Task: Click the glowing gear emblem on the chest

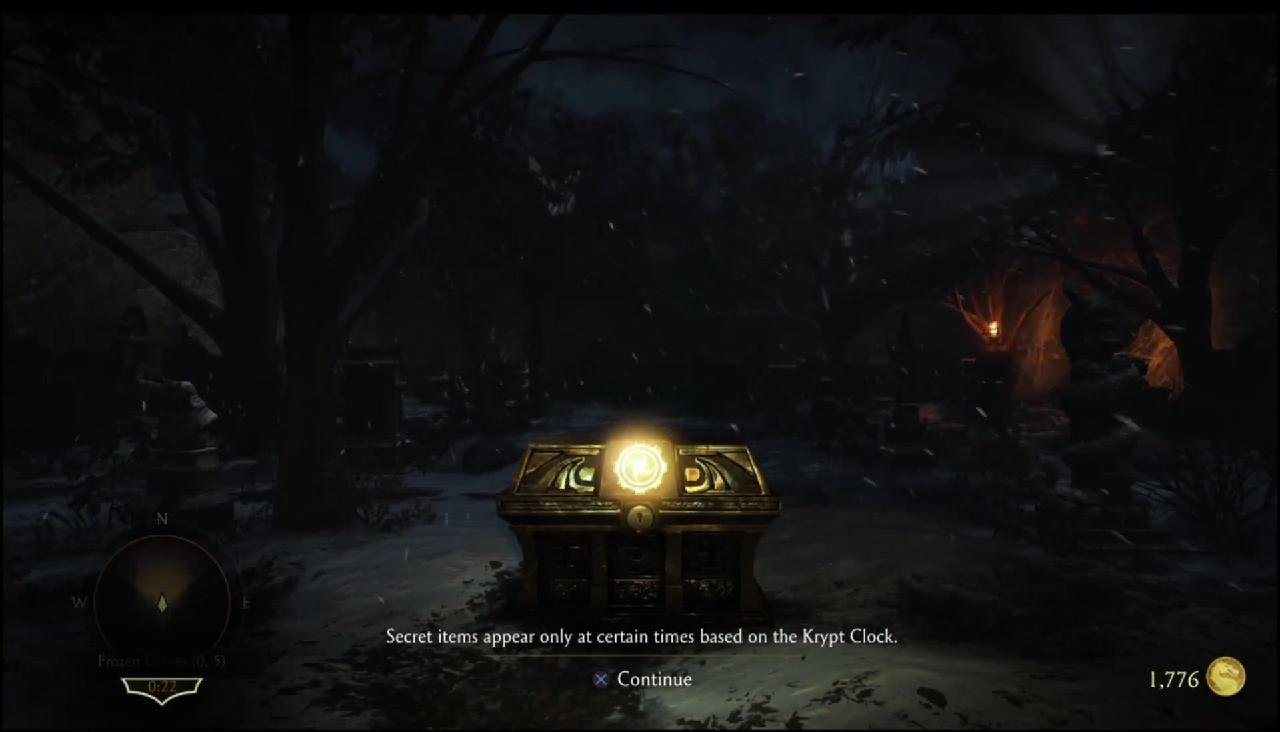Action: click(x=643, y=465)
